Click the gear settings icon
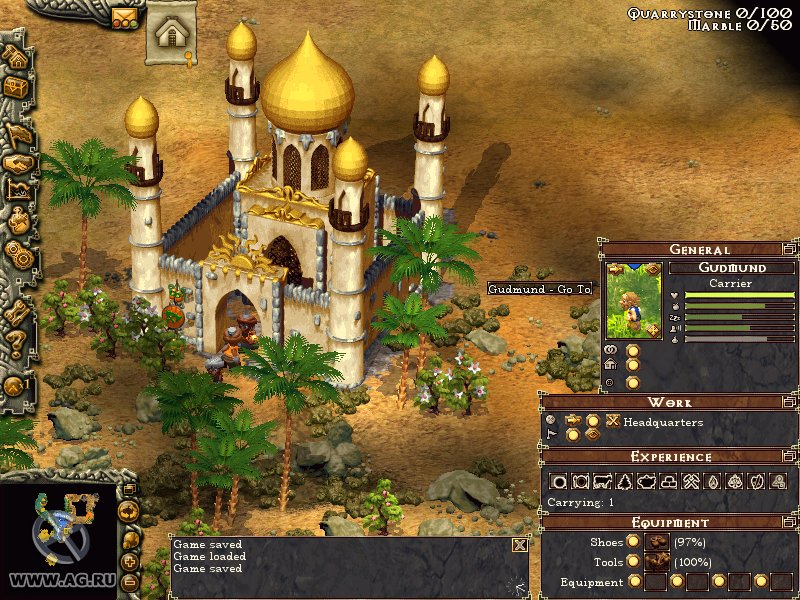800x600 pixels. 16,251
